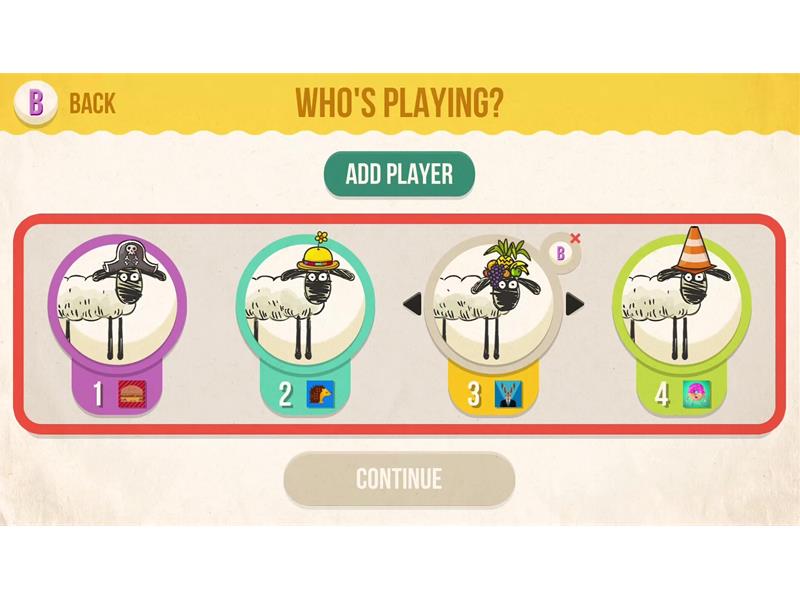Continue to the next screen
The image size is (800, 600).
point(398,478)
